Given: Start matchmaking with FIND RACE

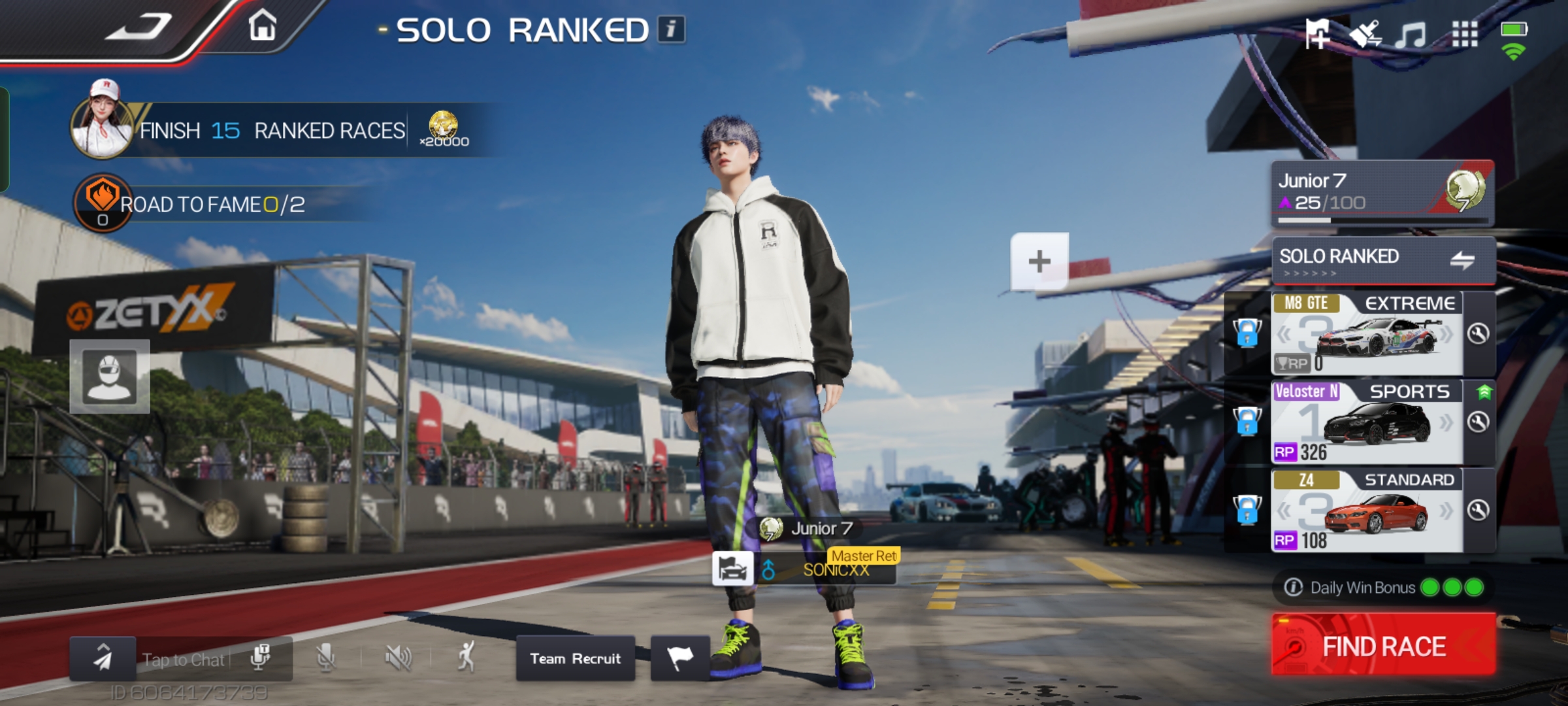Looking at the screenshot, I should 1383,645.
